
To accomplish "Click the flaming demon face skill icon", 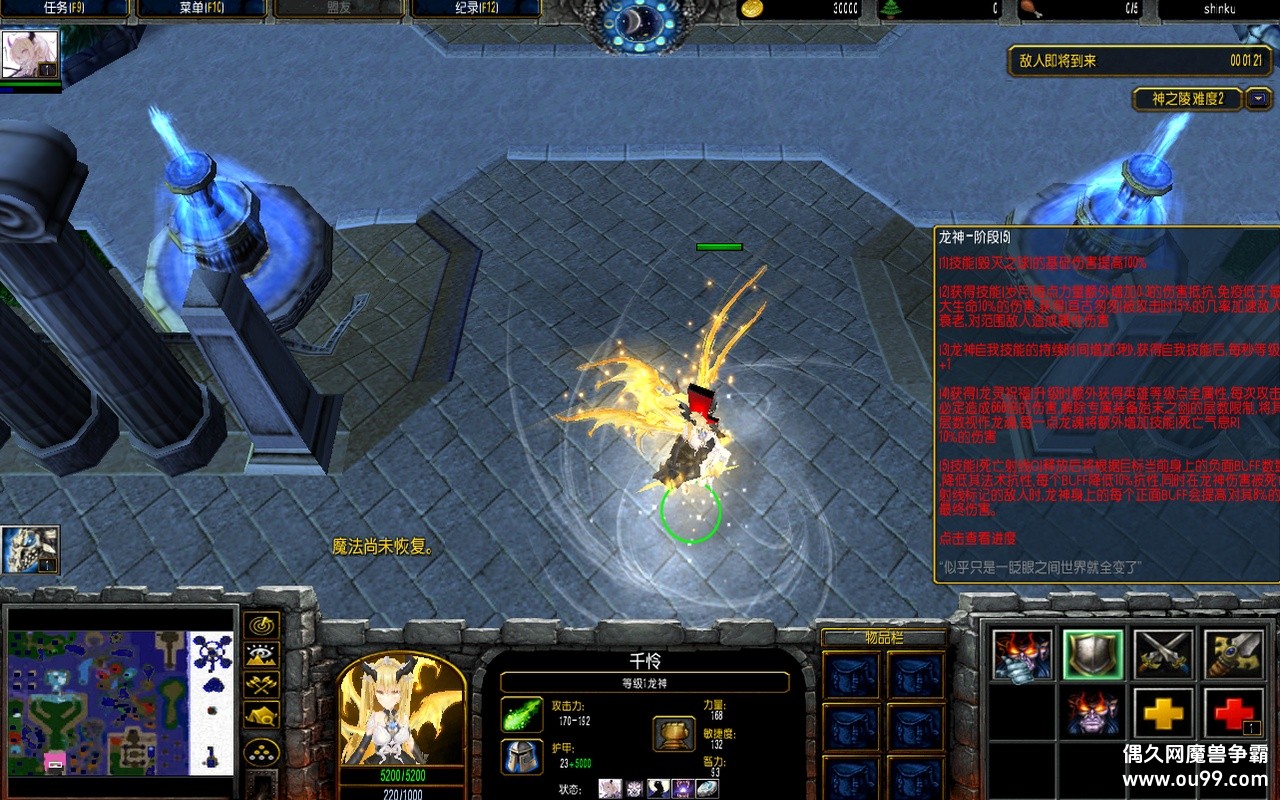I will [x=1022, y=655].
